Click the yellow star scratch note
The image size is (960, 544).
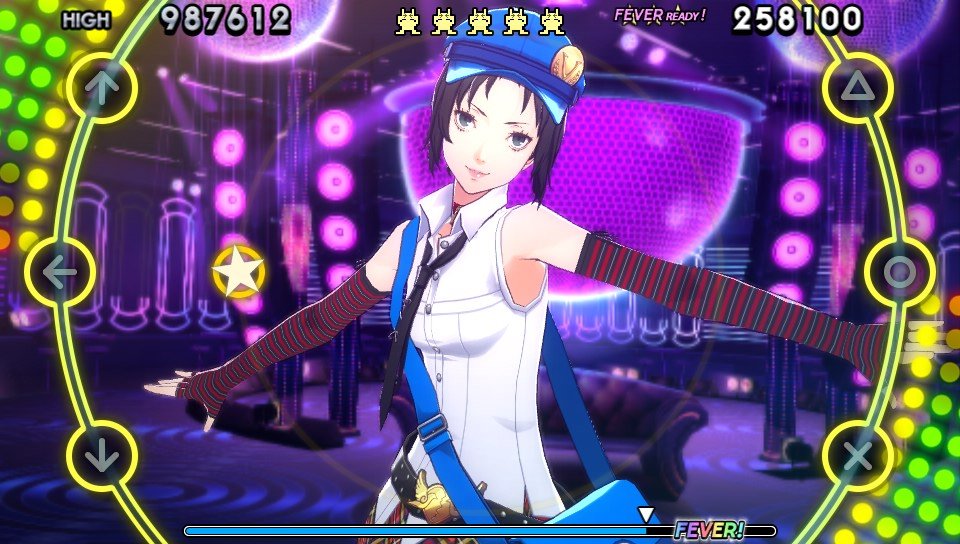(239, 272)
